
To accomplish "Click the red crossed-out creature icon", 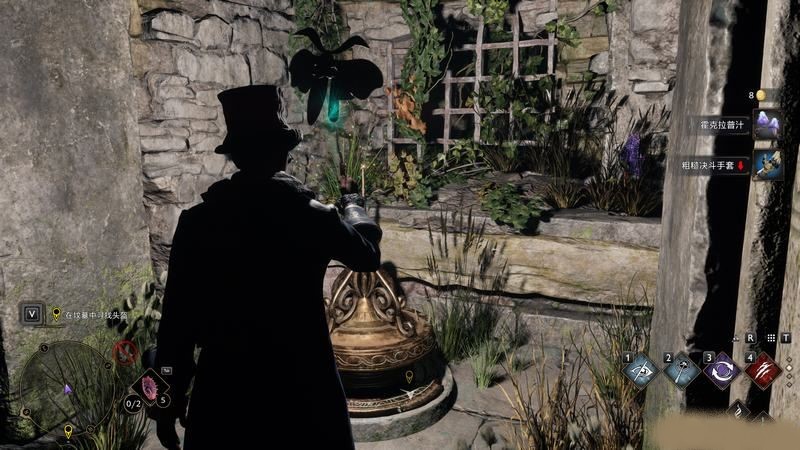I will pos(125,351).
